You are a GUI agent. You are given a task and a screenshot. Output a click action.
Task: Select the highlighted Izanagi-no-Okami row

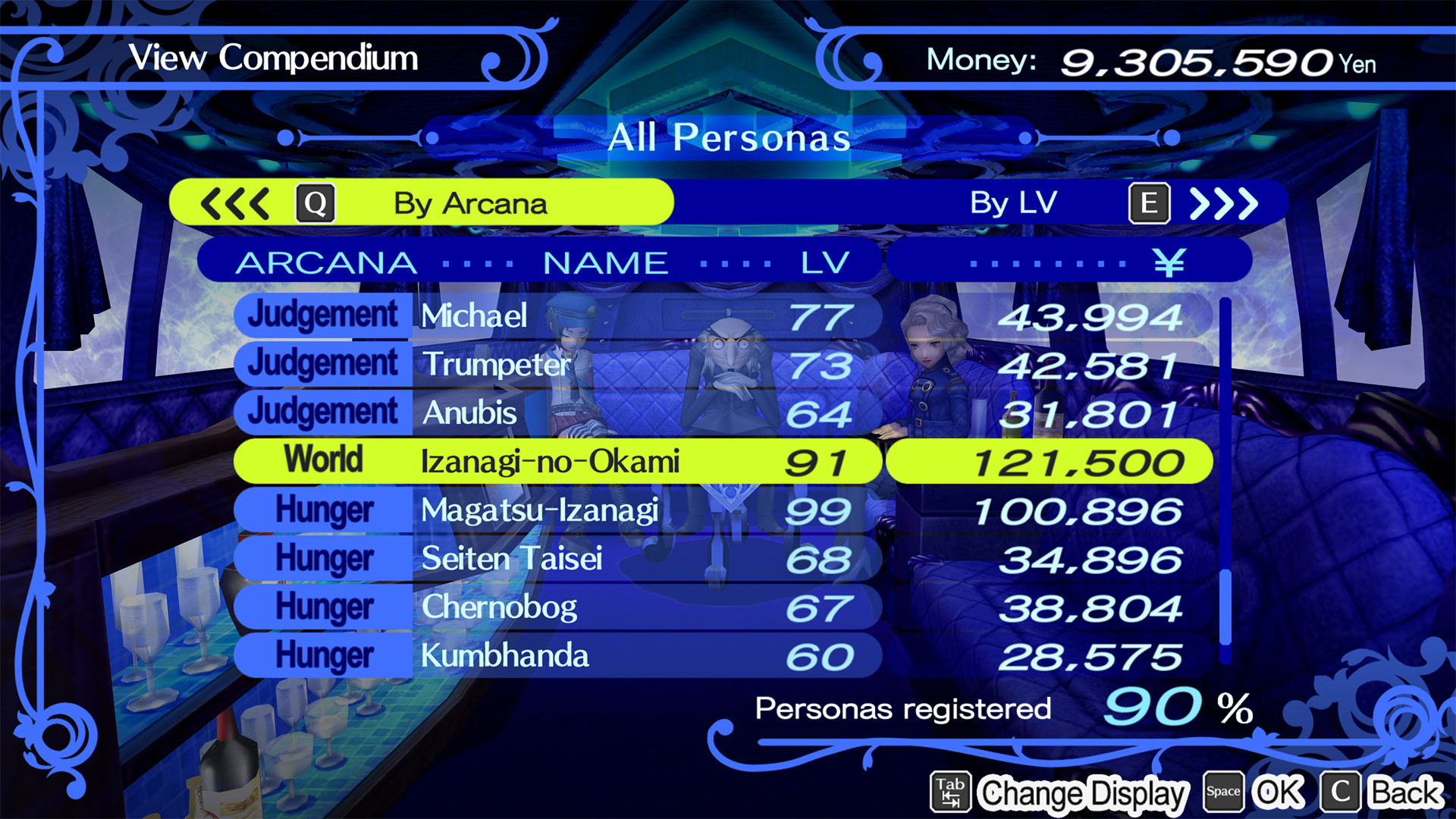pyautogui.click(x=554, y=460)
